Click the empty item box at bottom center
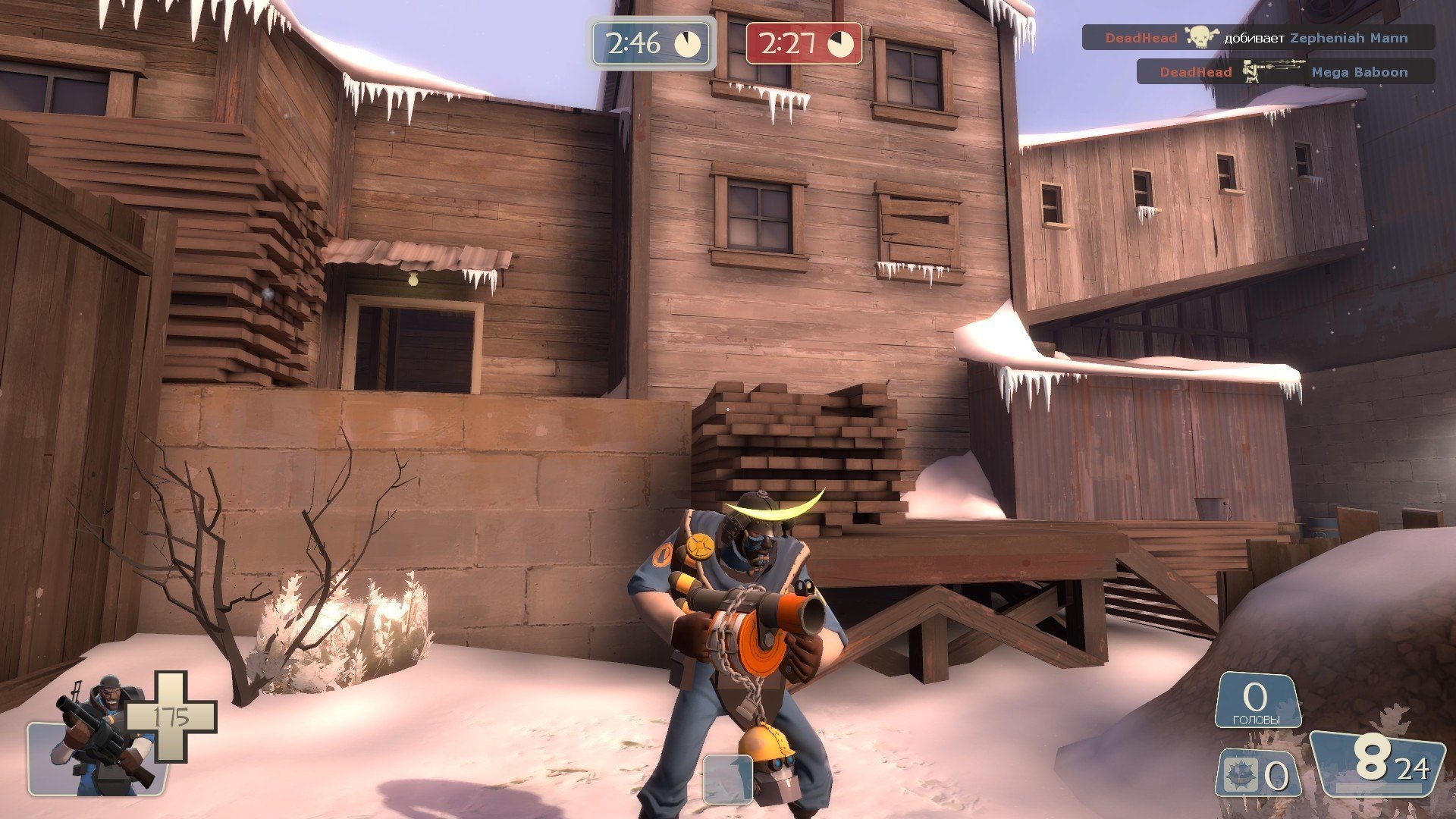Image resolution: width=1456 pixels, height=819 pixels. (x=727, y=779)
